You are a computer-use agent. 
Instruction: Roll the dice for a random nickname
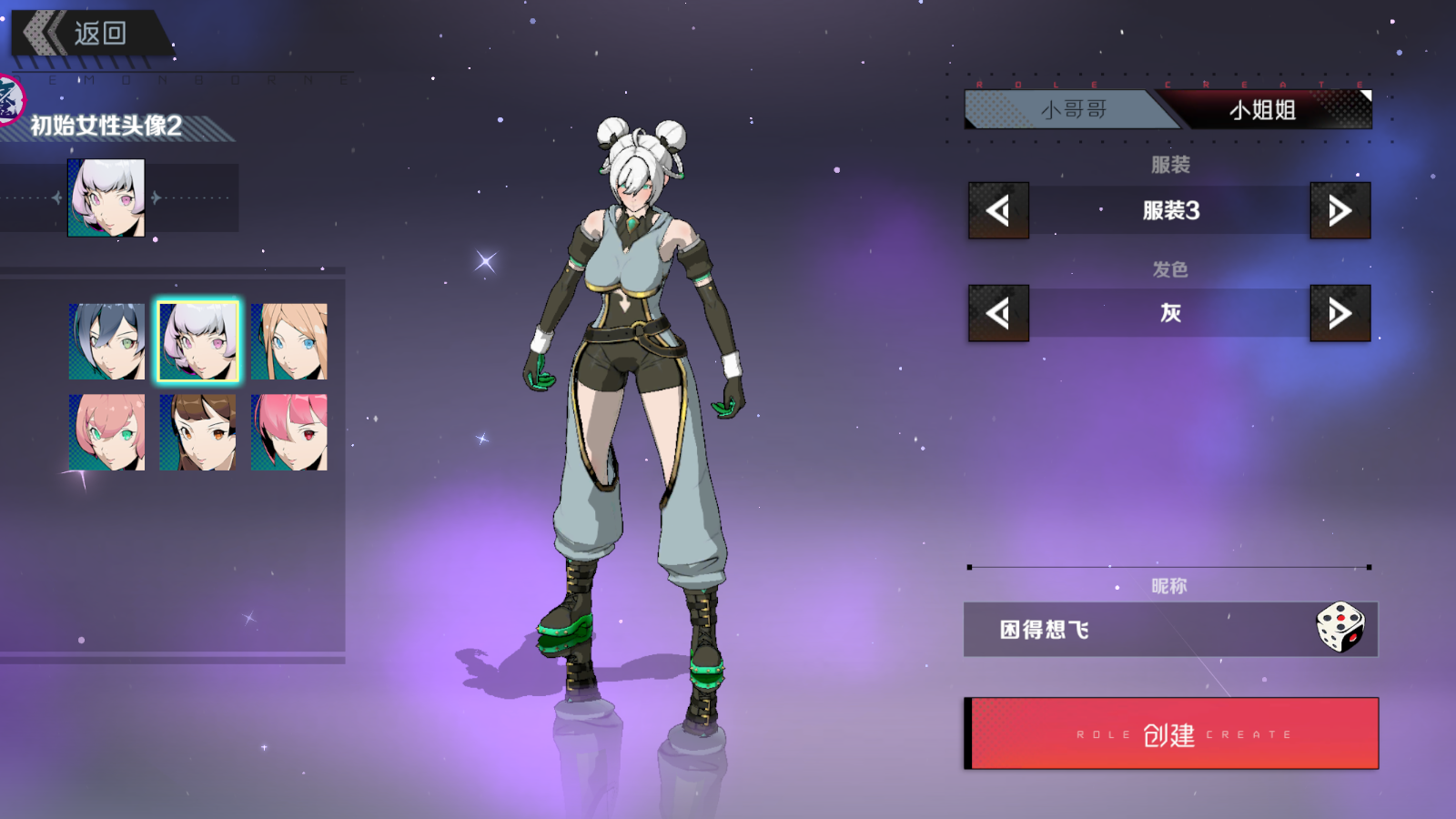click(1340, 627)
